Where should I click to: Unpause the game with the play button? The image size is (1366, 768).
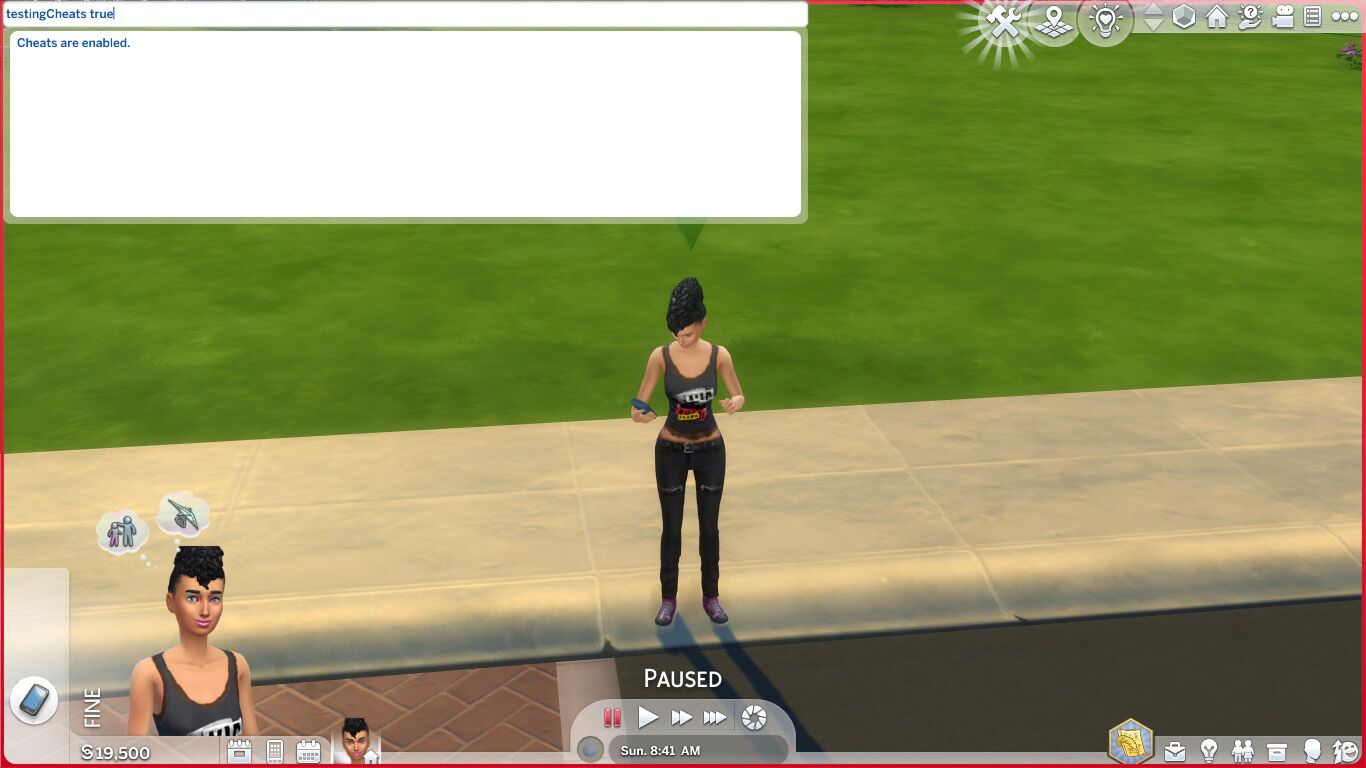click(x=648, y=717)
